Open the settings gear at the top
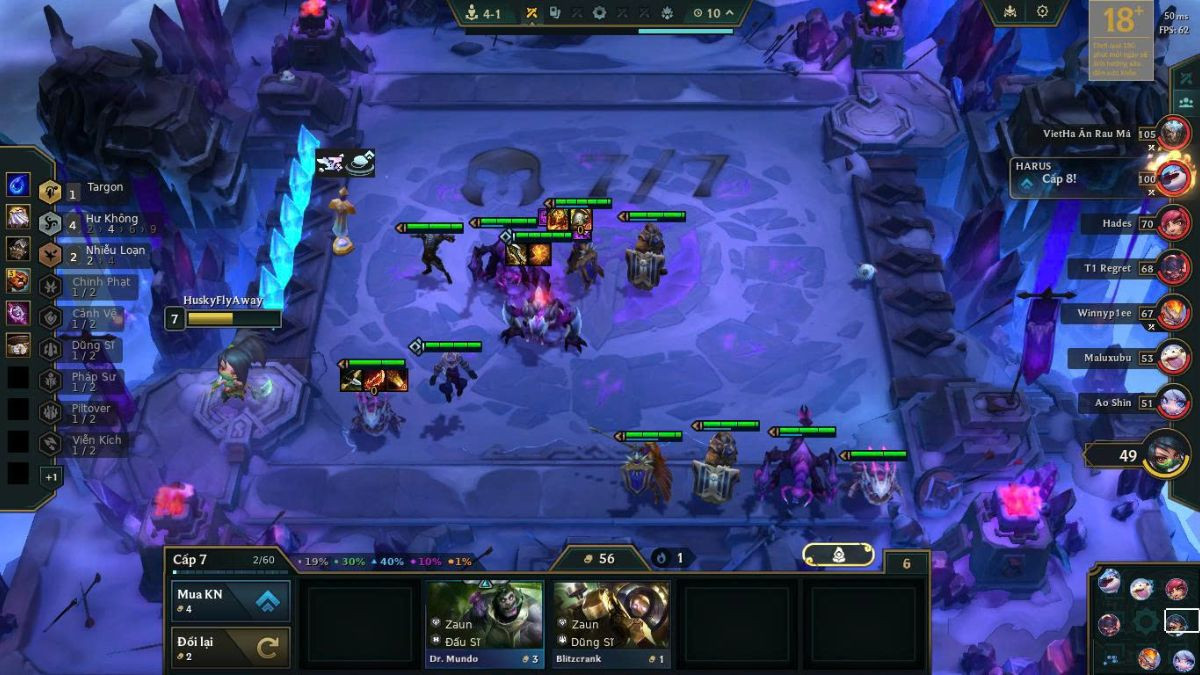This screenshot has width=1200, height=675. point(1042,12)
